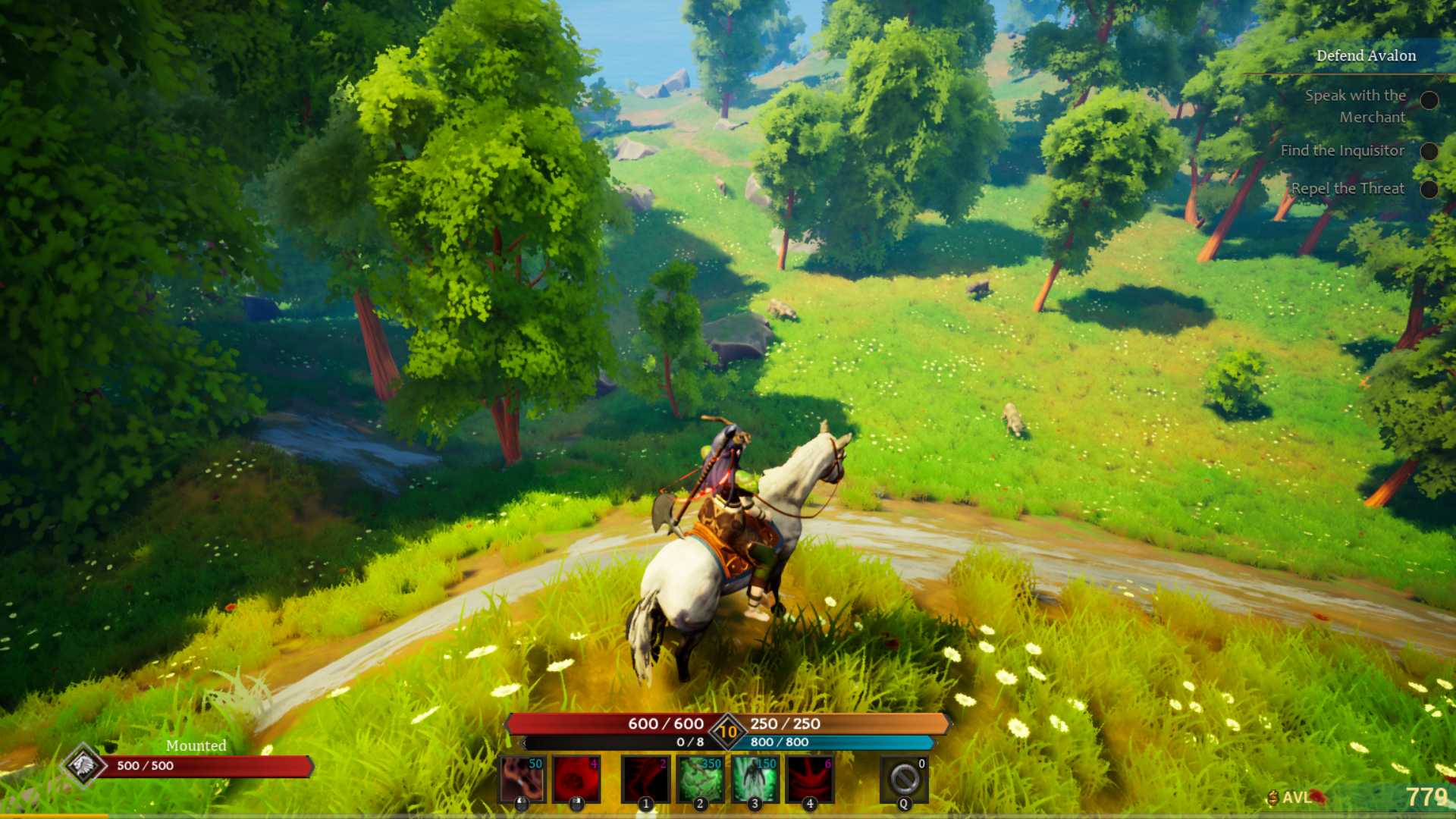The height and width of the screenshot is (819, 1456).
Task: Click the AVL coin icon near the currency total
Action: 1273,798
